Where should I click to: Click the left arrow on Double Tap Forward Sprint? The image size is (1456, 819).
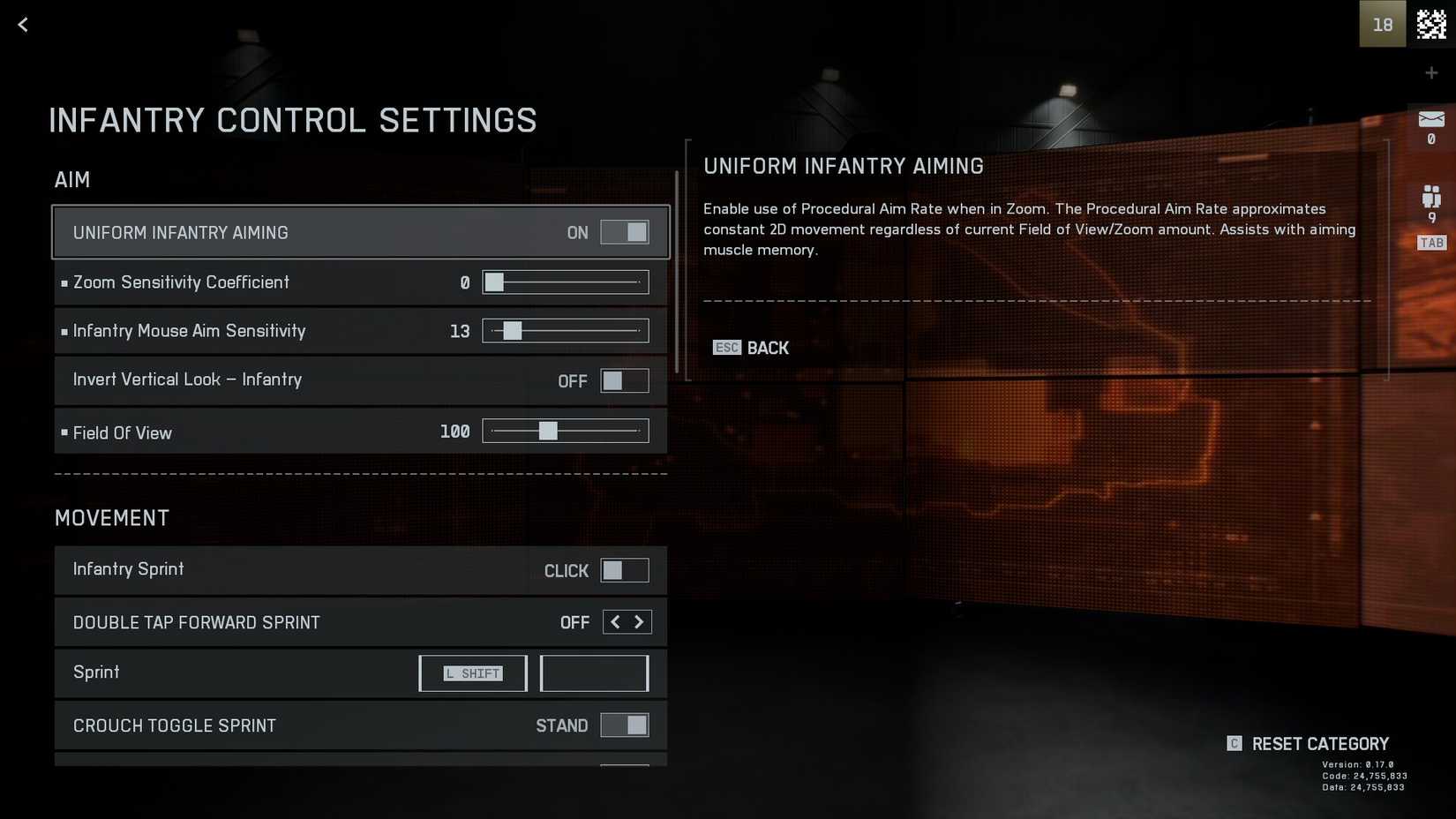tap(615, 621)
